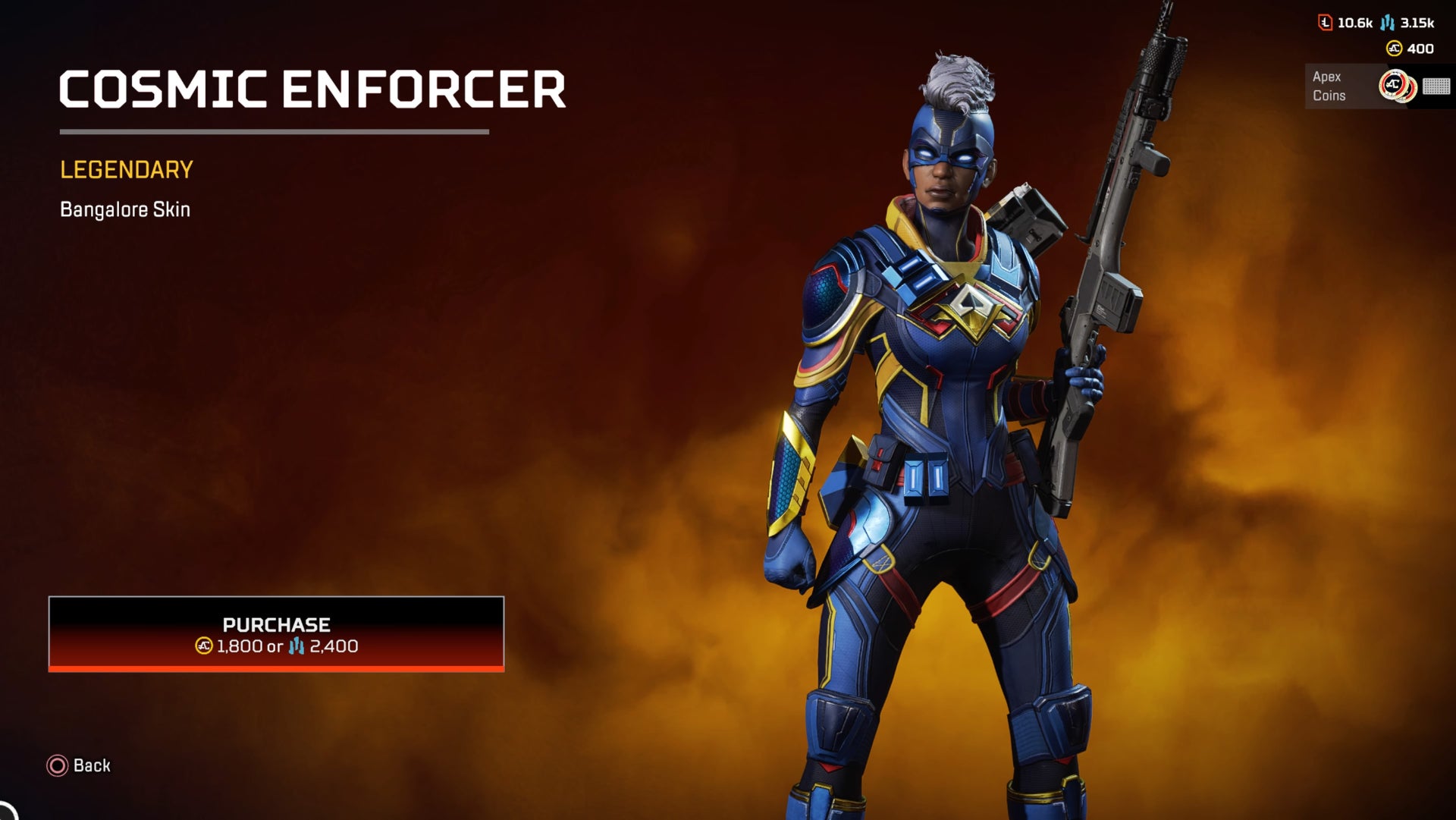Click the Apex Coins stack icon
Screen dimensions: 1456x820
1398,86
